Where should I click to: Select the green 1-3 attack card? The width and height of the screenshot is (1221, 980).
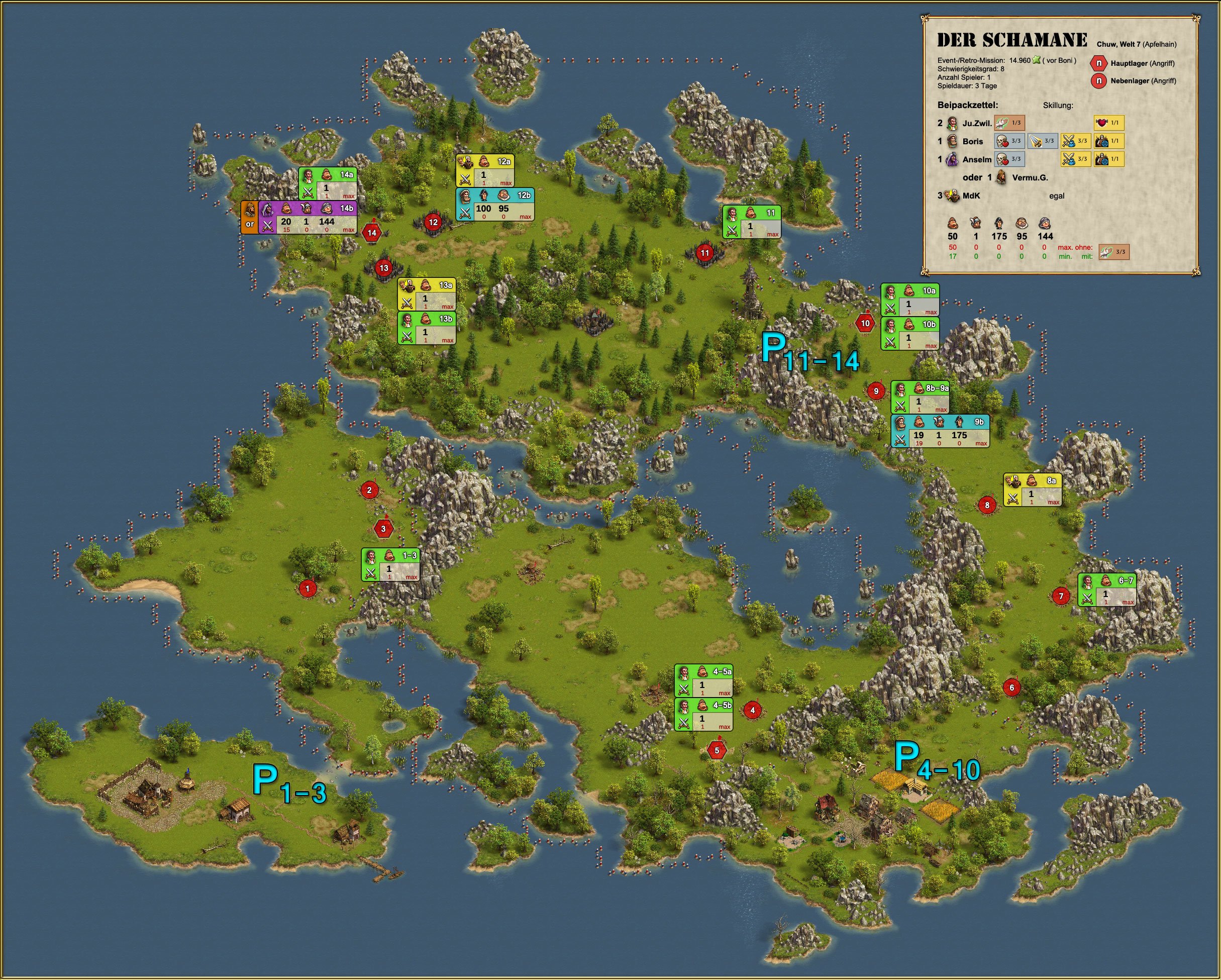(x=390, y=564)
